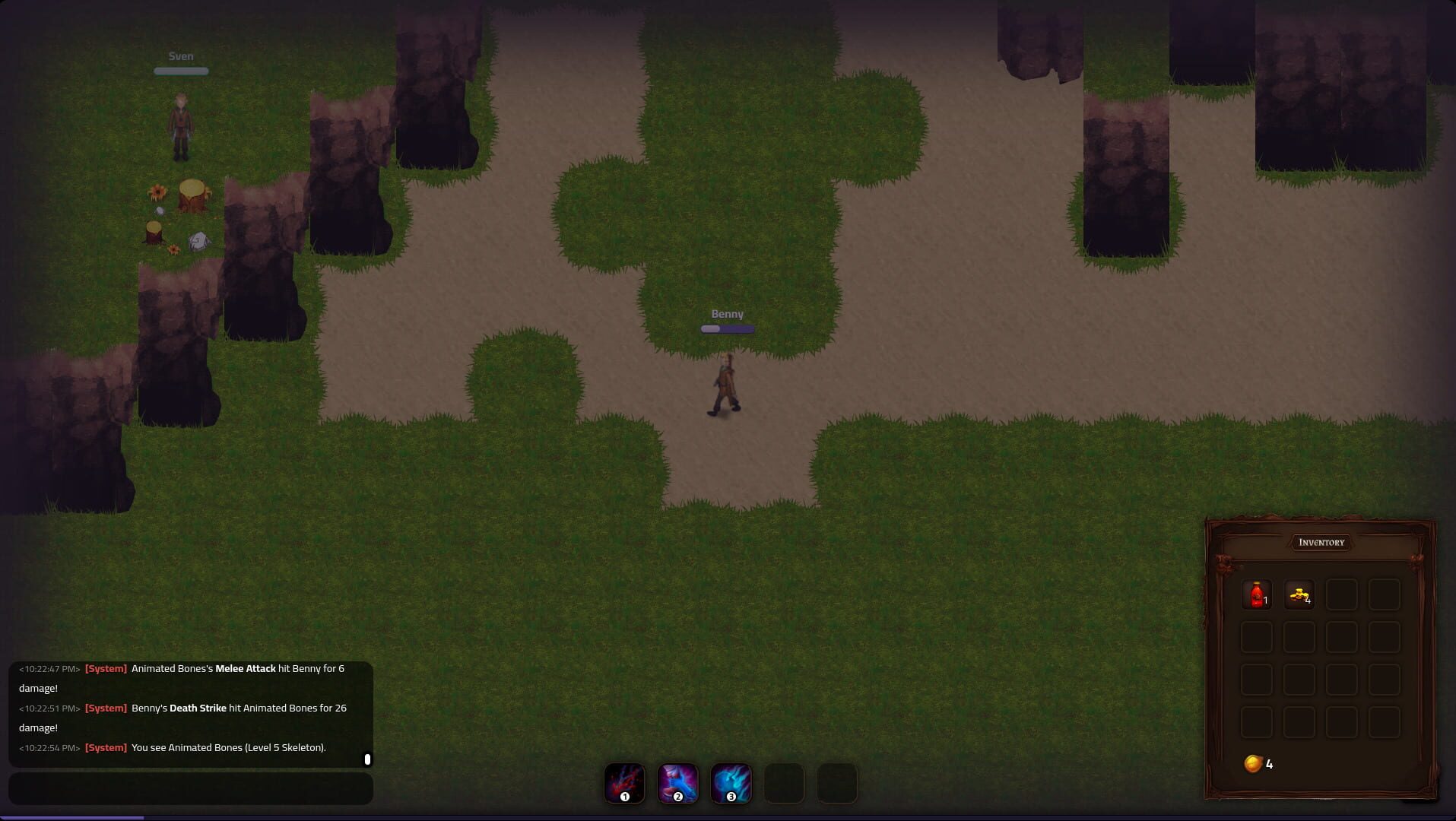Click Sven's health bar above his name
Image resolution: width=1456 pixels, height=821 pixels.
pos(181,71)
